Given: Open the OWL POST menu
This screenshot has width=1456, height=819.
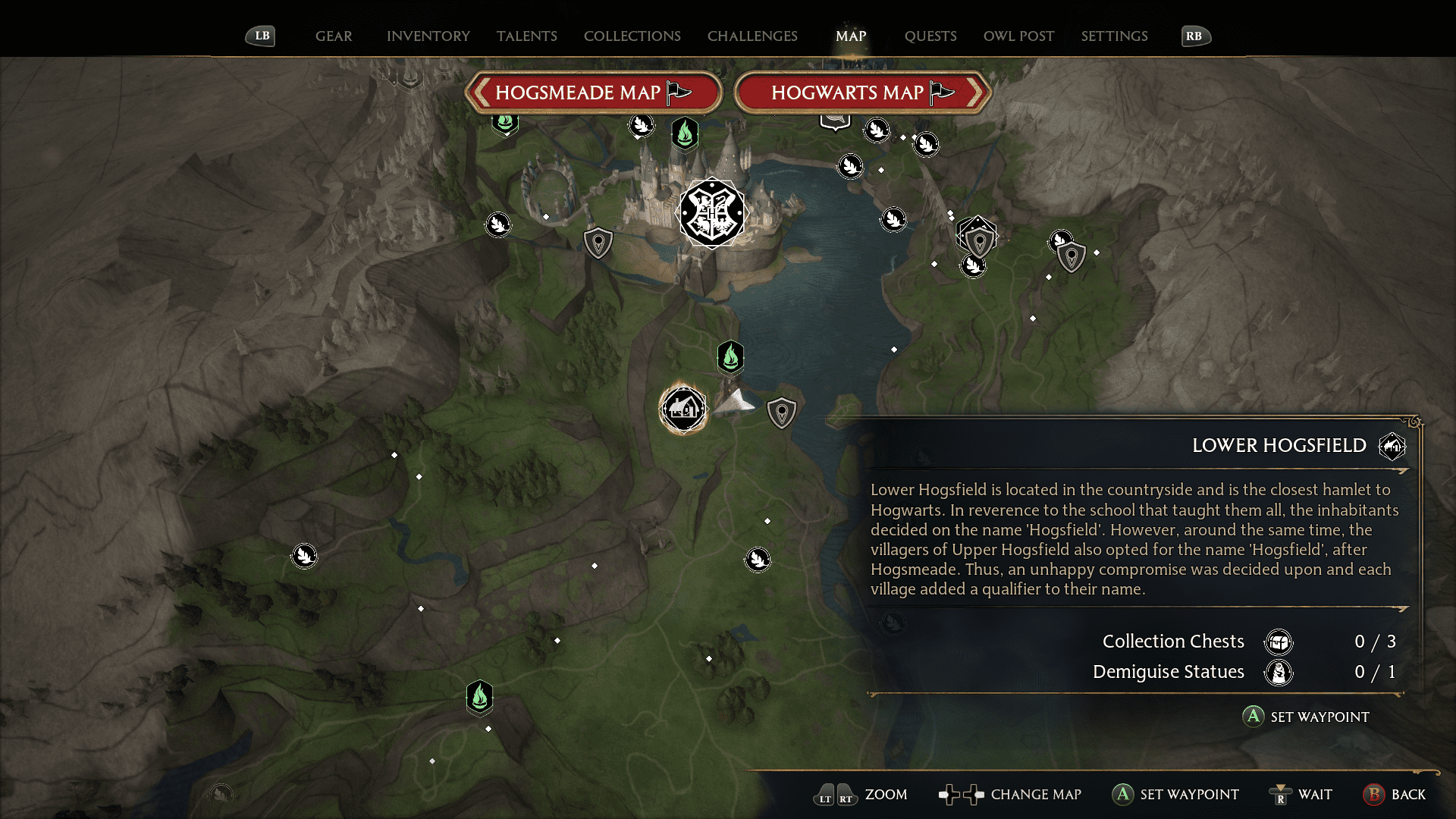Looking at the screenshot, I should pyautogui.click(x=1018, y=36).
